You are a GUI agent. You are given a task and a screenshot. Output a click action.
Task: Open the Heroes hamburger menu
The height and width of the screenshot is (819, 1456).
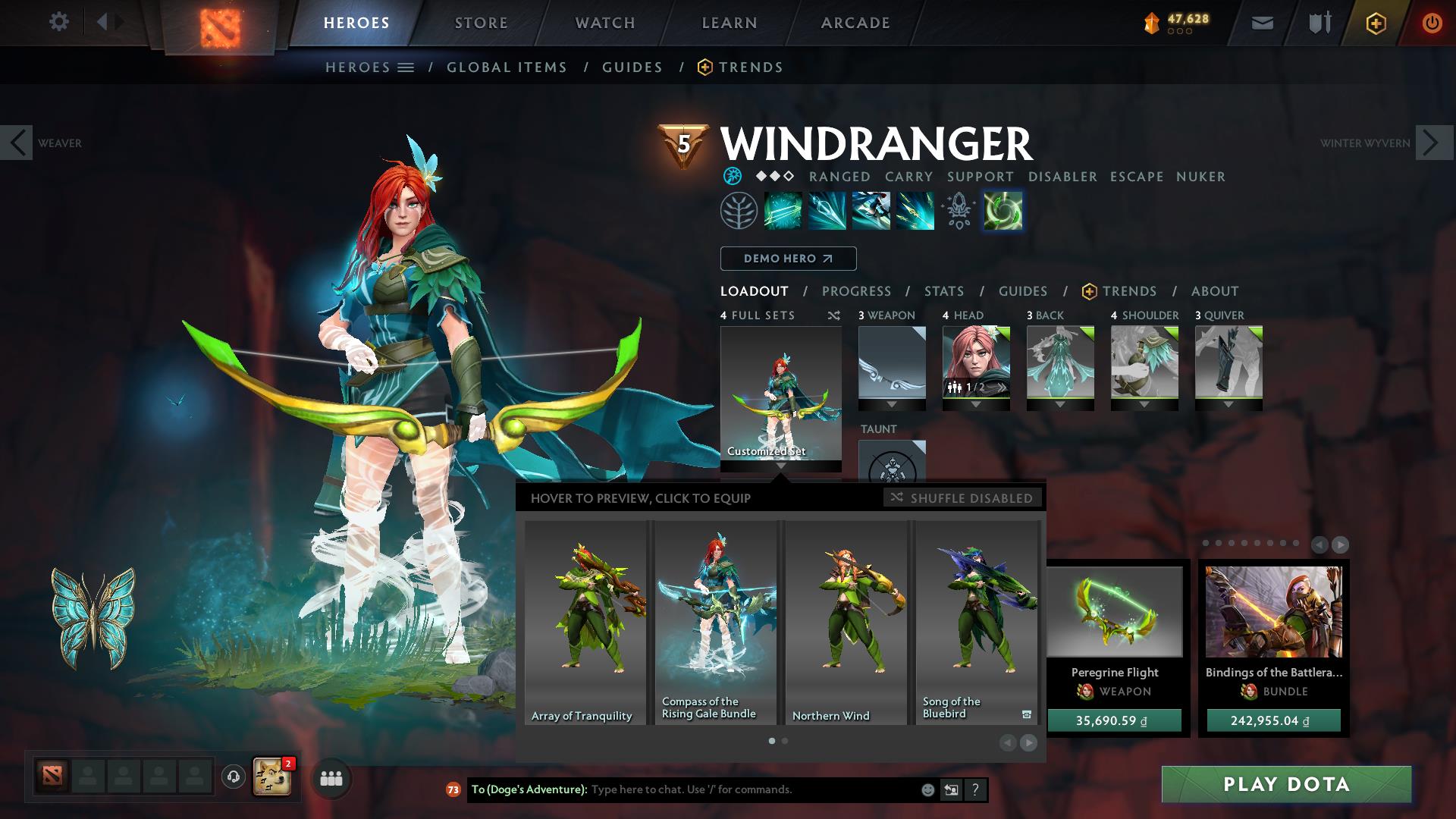pos(406,67)
